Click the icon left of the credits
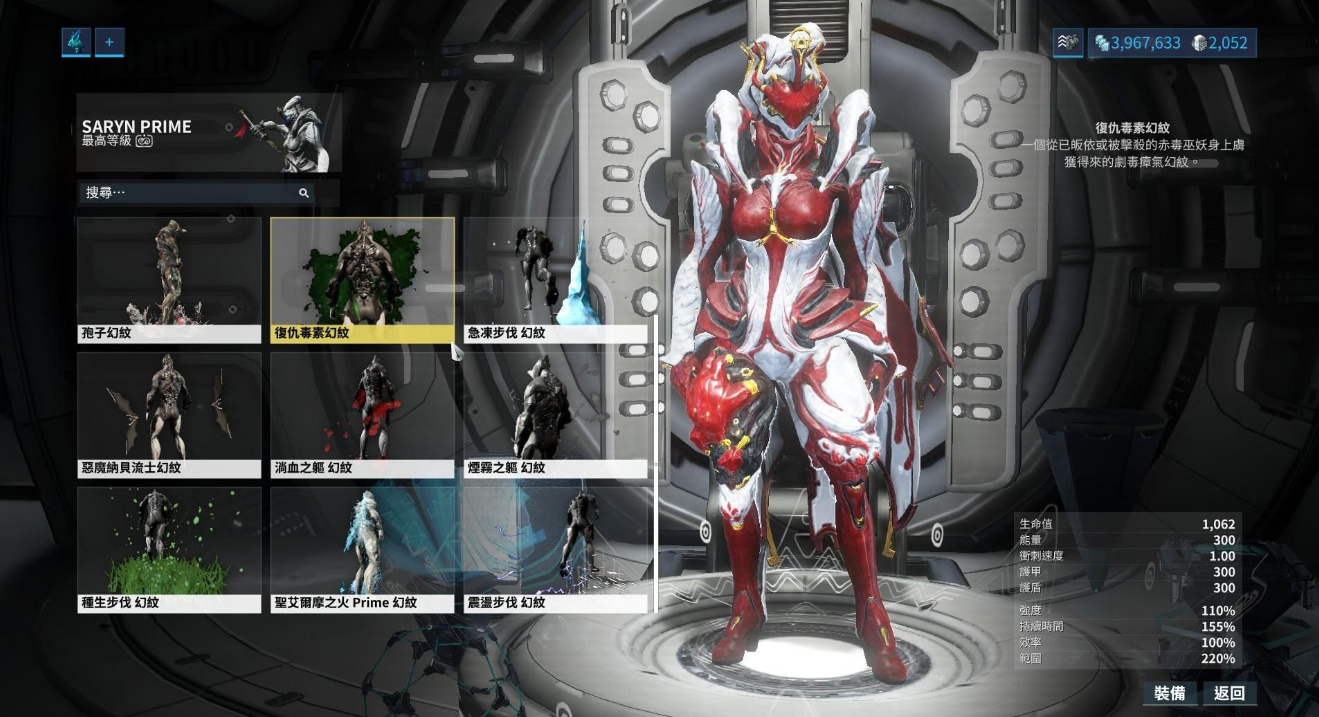The height and width of the screenshot is (717, 1319). 1068,43
